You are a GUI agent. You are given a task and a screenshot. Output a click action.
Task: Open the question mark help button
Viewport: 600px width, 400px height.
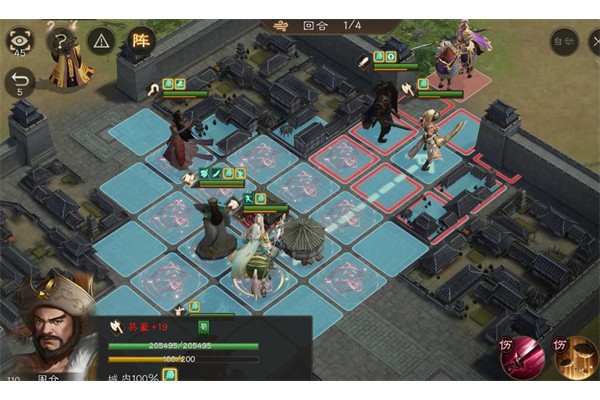click(x=61, y=40)
